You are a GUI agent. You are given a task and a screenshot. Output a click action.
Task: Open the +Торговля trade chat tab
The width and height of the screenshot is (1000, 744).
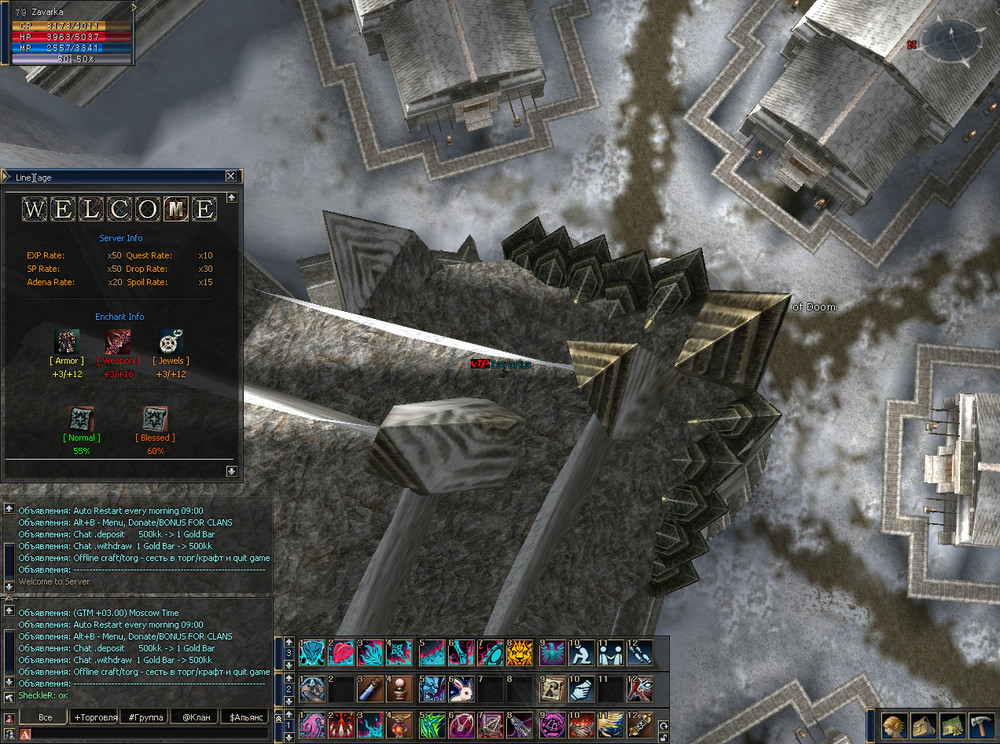95,717
